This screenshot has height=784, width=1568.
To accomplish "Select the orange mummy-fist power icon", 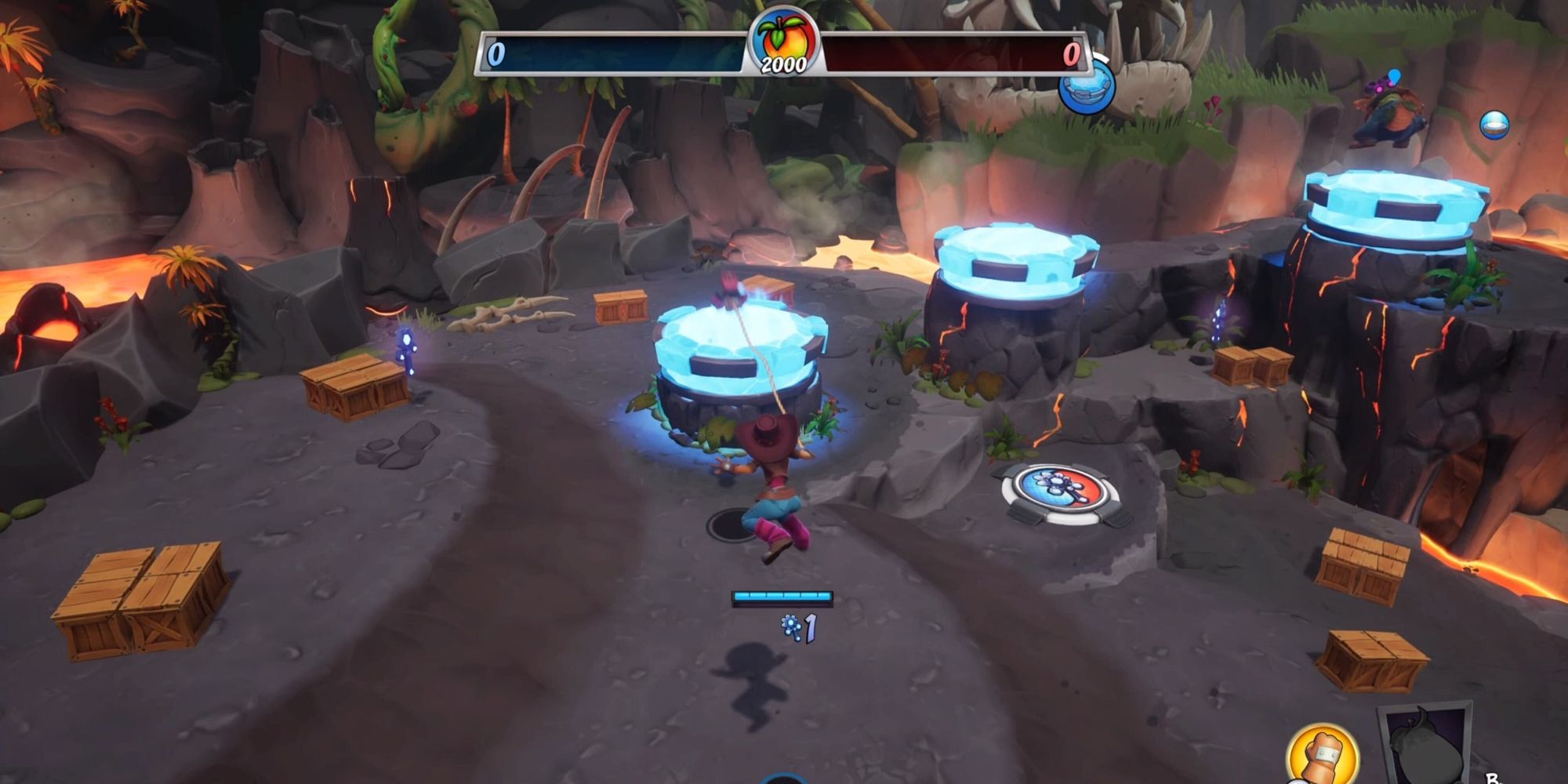I will [x=1323, y=753].
